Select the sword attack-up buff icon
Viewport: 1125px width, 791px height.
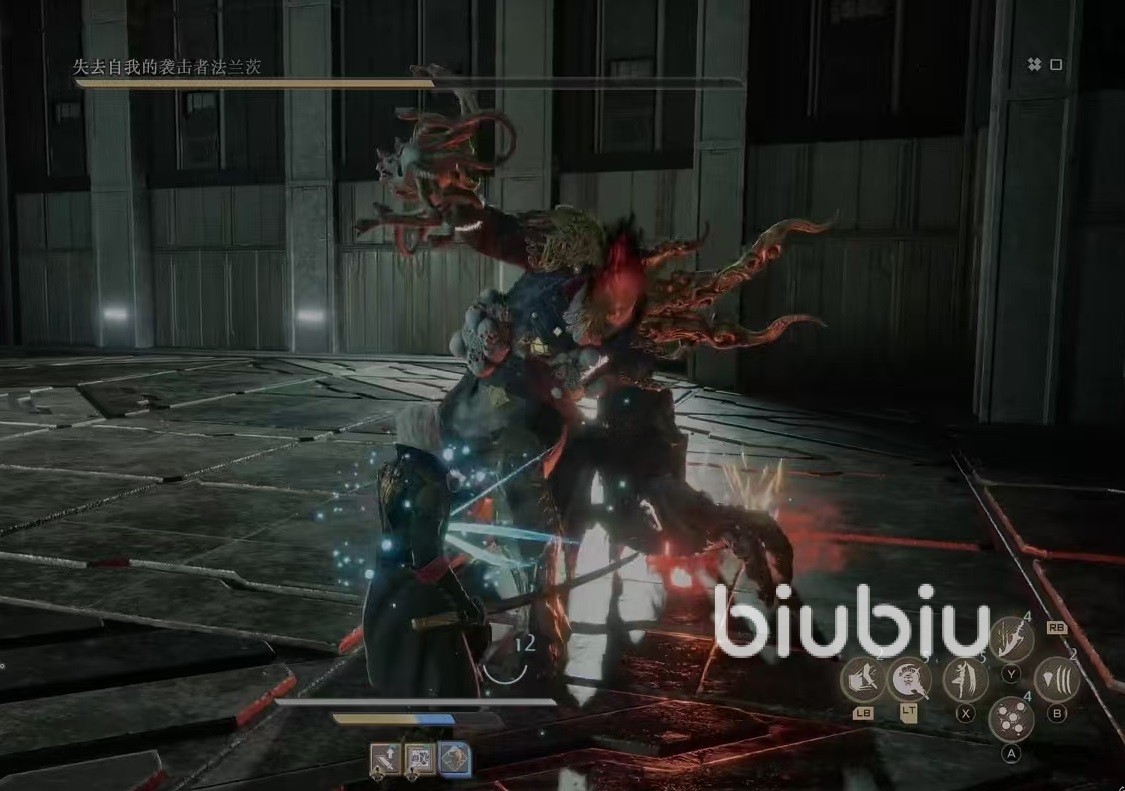click(386, 760)
